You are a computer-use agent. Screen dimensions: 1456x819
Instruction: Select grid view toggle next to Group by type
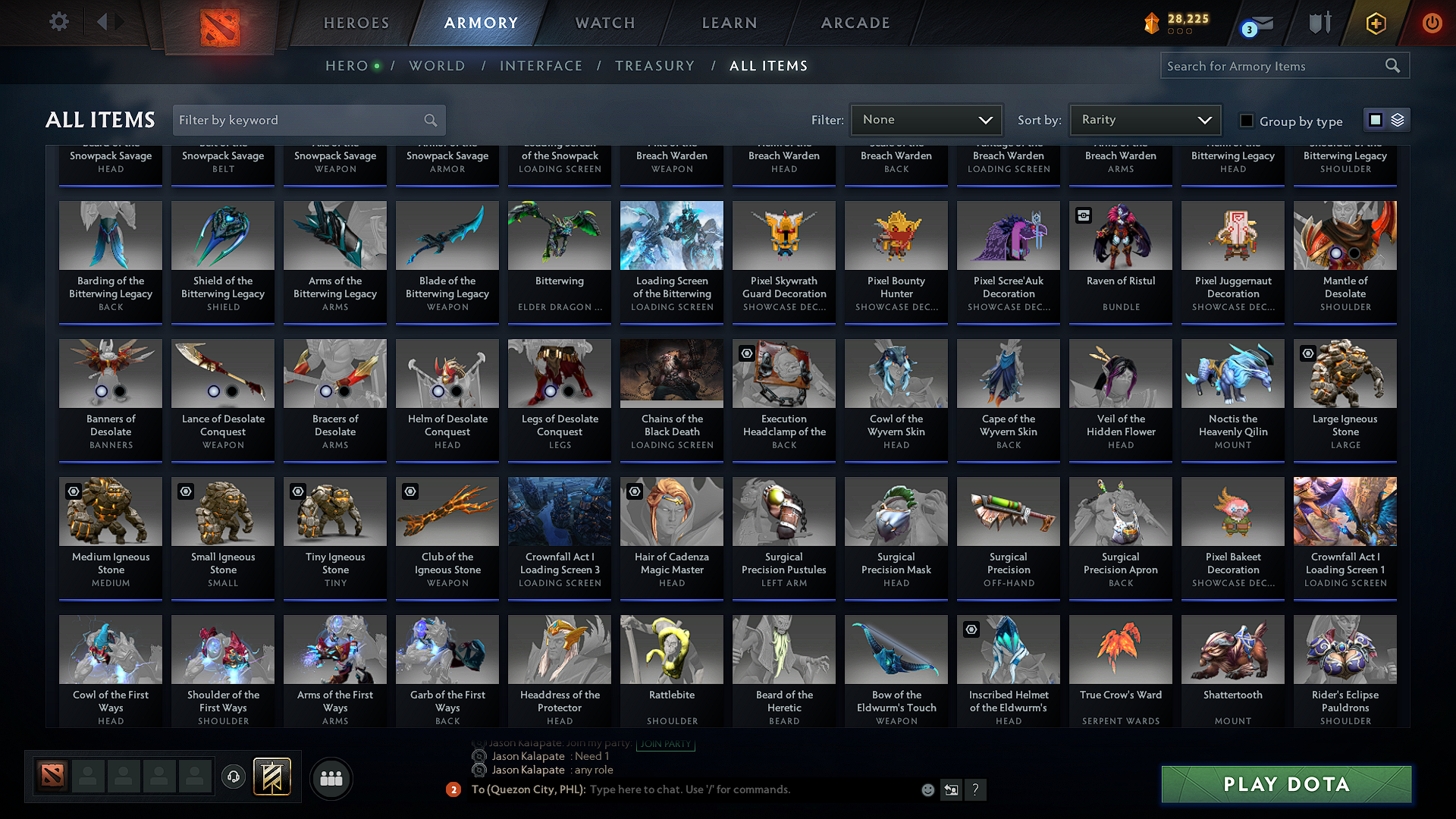coord(1376,119)
